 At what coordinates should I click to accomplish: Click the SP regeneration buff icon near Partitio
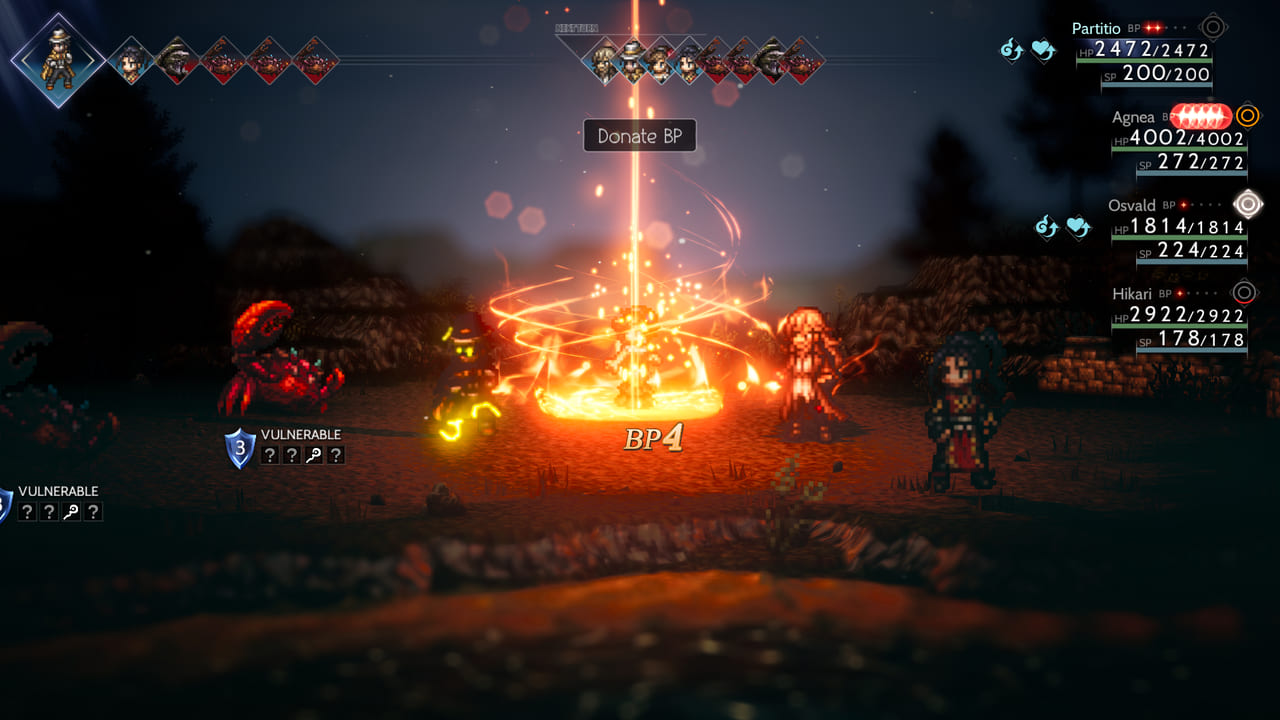coord(1010,50)
